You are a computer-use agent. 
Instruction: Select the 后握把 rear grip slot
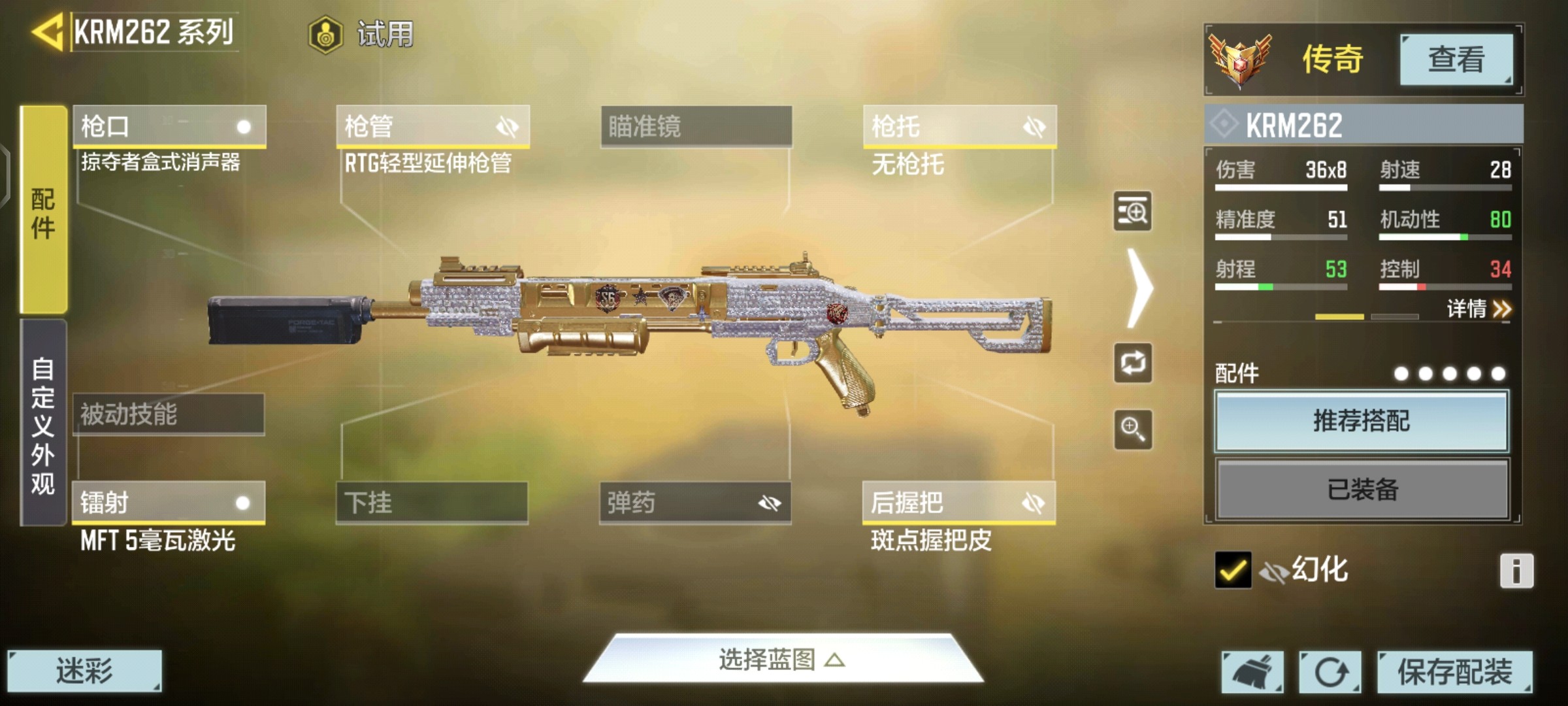pyautogui.click(x=958, y=503)
